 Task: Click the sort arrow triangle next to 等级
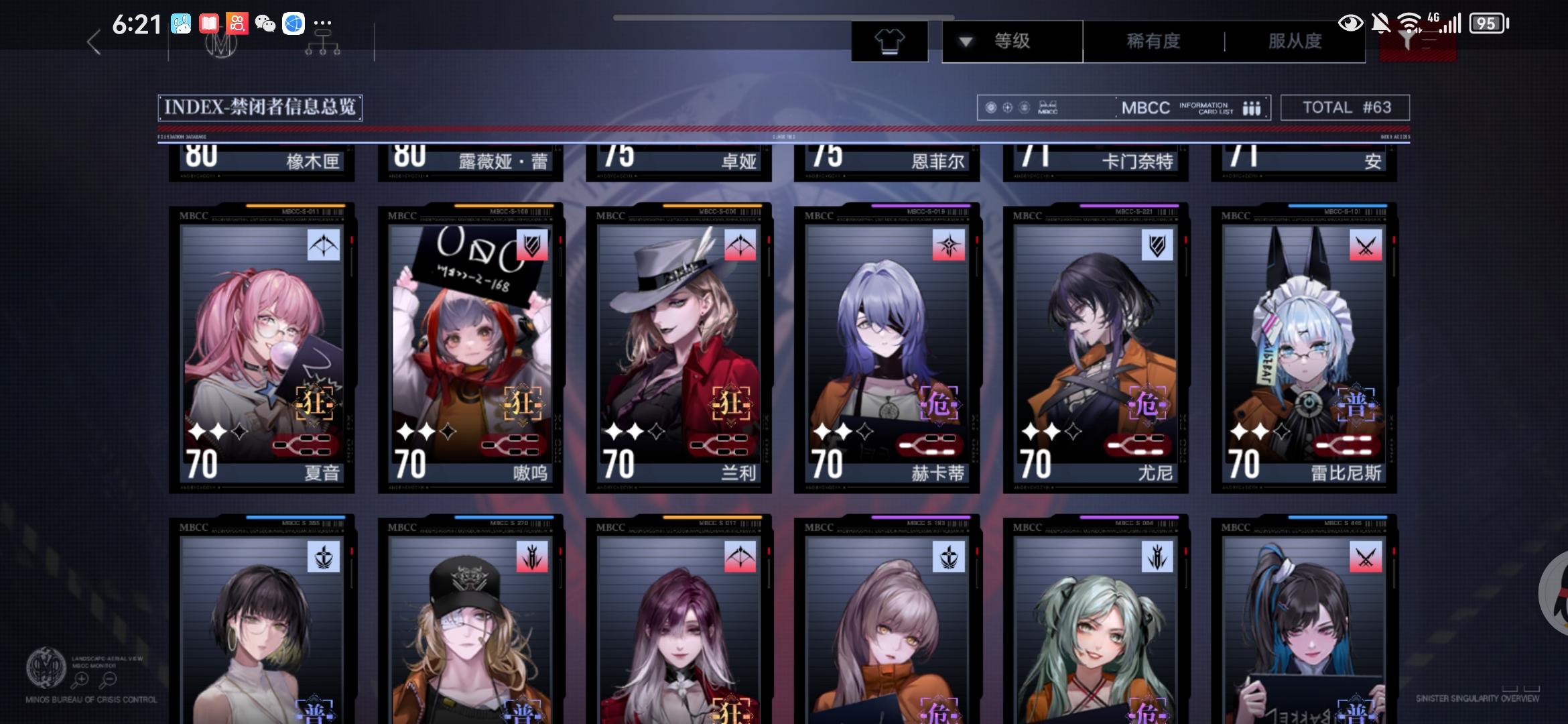click(965, 41)
